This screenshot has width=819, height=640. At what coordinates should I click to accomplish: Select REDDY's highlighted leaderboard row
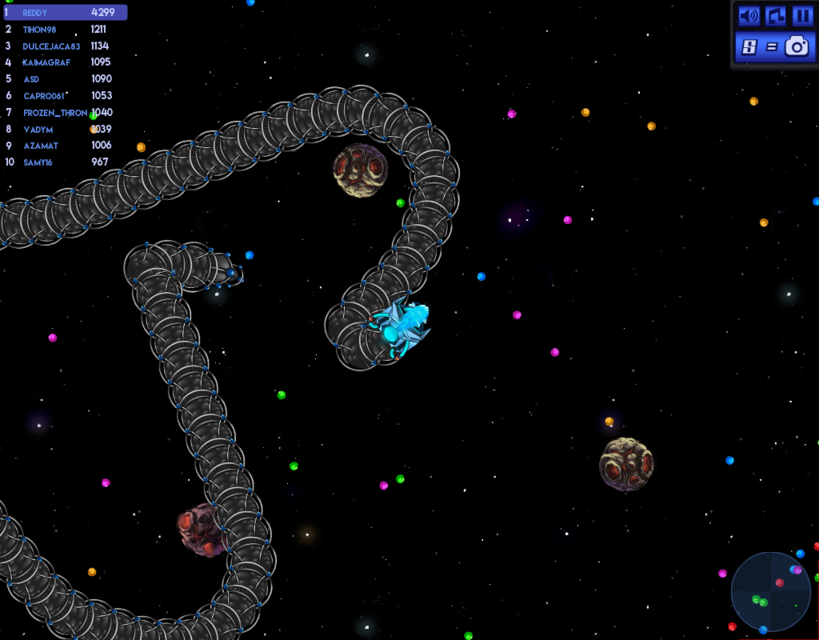tap(64, 13)
